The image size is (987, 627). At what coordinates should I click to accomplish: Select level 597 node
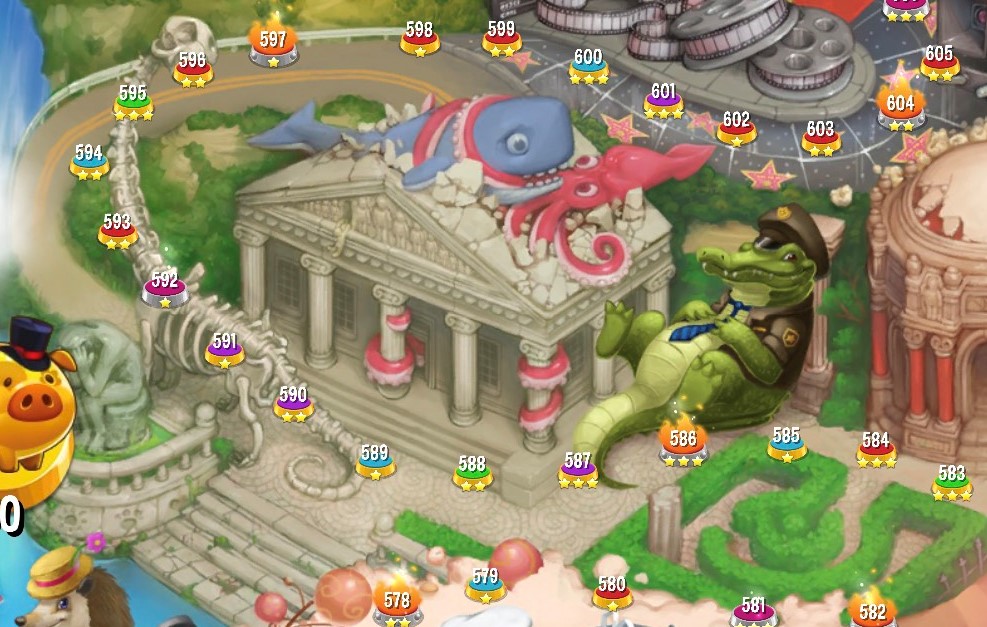tap(273, 46)
